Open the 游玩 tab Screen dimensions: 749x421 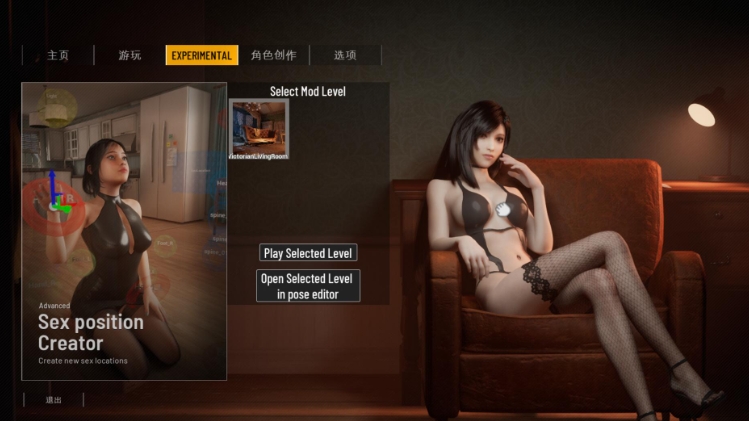coord(130,56)
